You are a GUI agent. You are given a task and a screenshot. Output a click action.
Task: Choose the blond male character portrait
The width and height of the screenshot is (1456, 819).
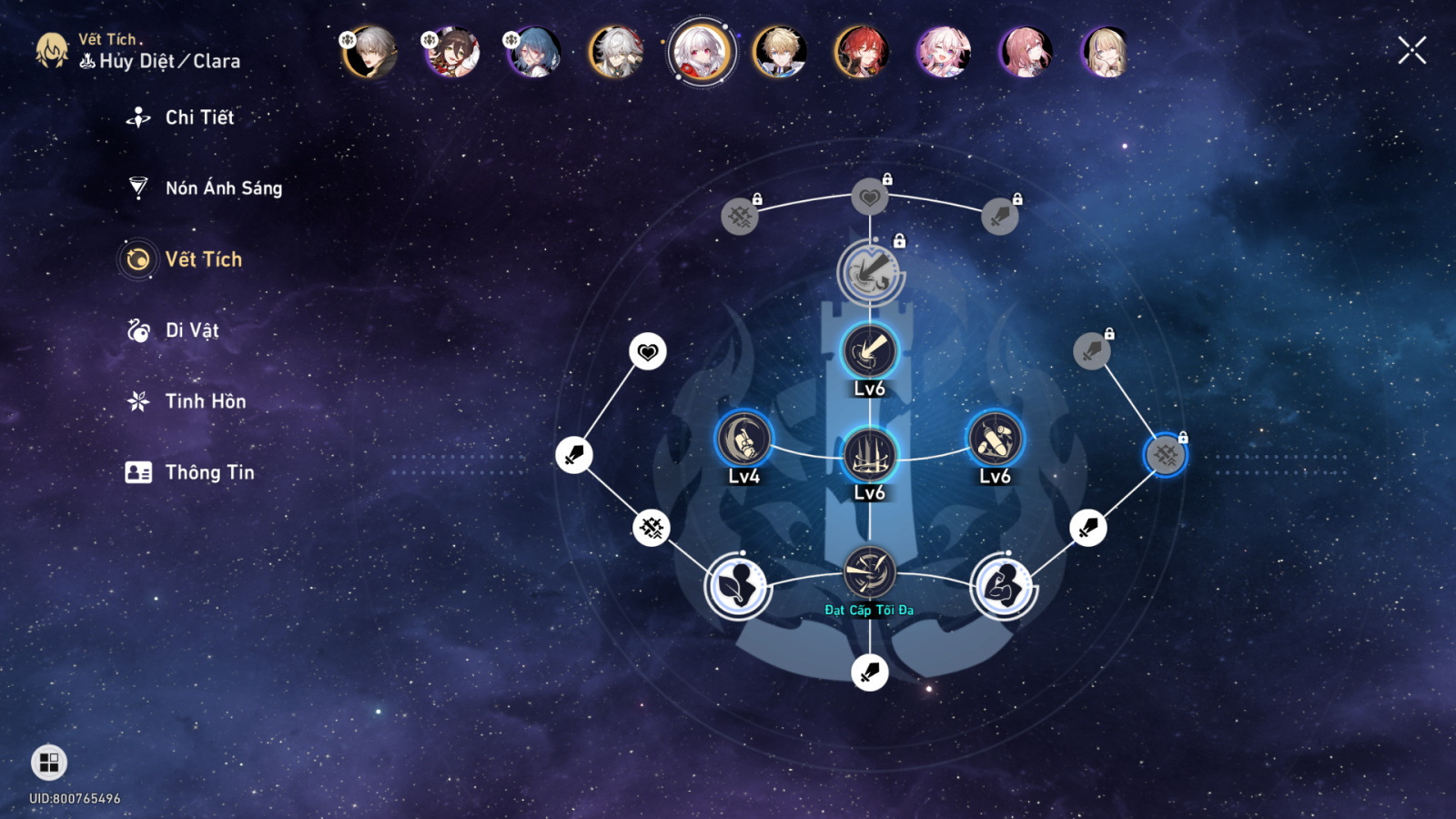click(780, 52)
